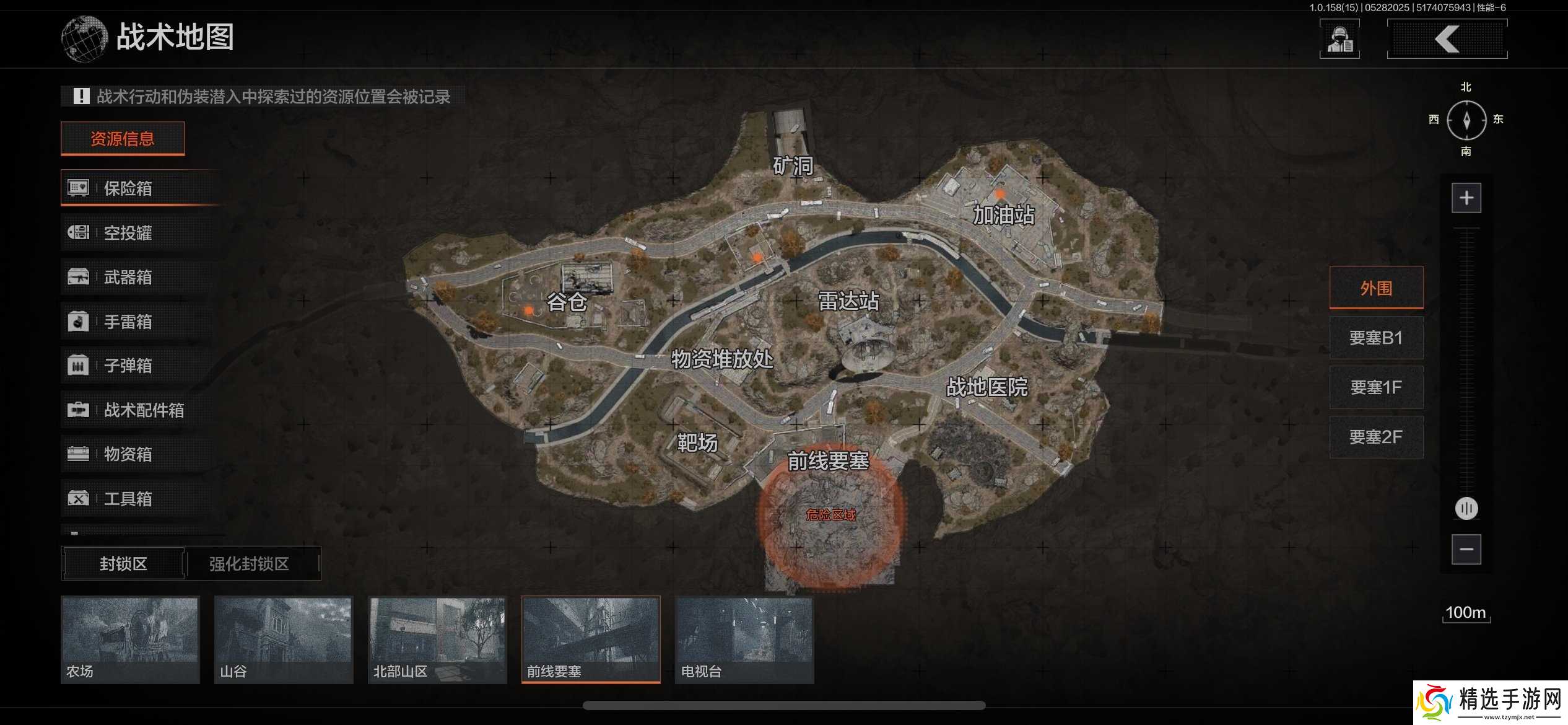Switch map floor to 要塞B1
This screenshot has width=1568, height=725.
tap(1376, 338)
